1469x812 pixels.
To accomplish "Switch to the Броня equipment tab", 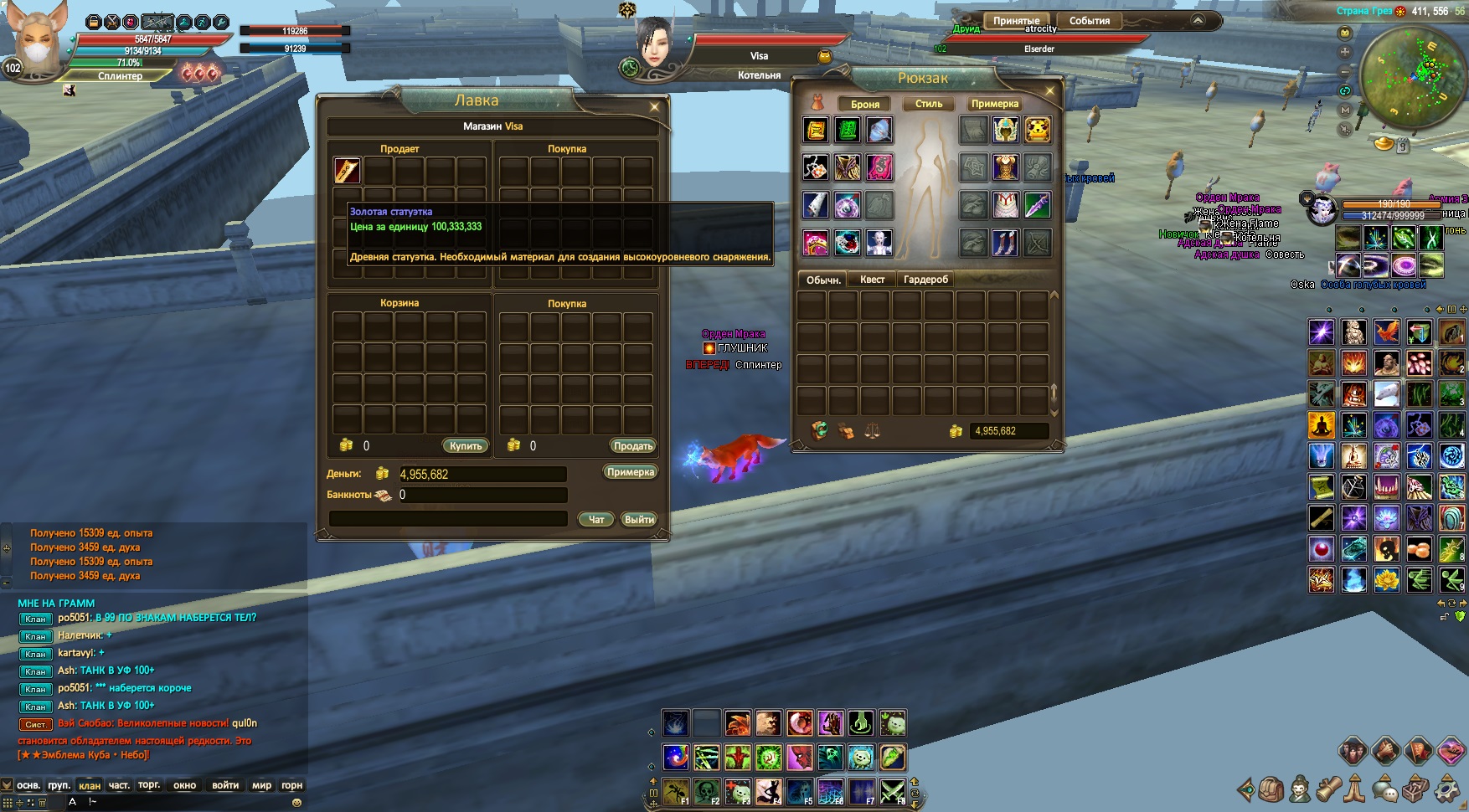I will [x=865, y=104].
